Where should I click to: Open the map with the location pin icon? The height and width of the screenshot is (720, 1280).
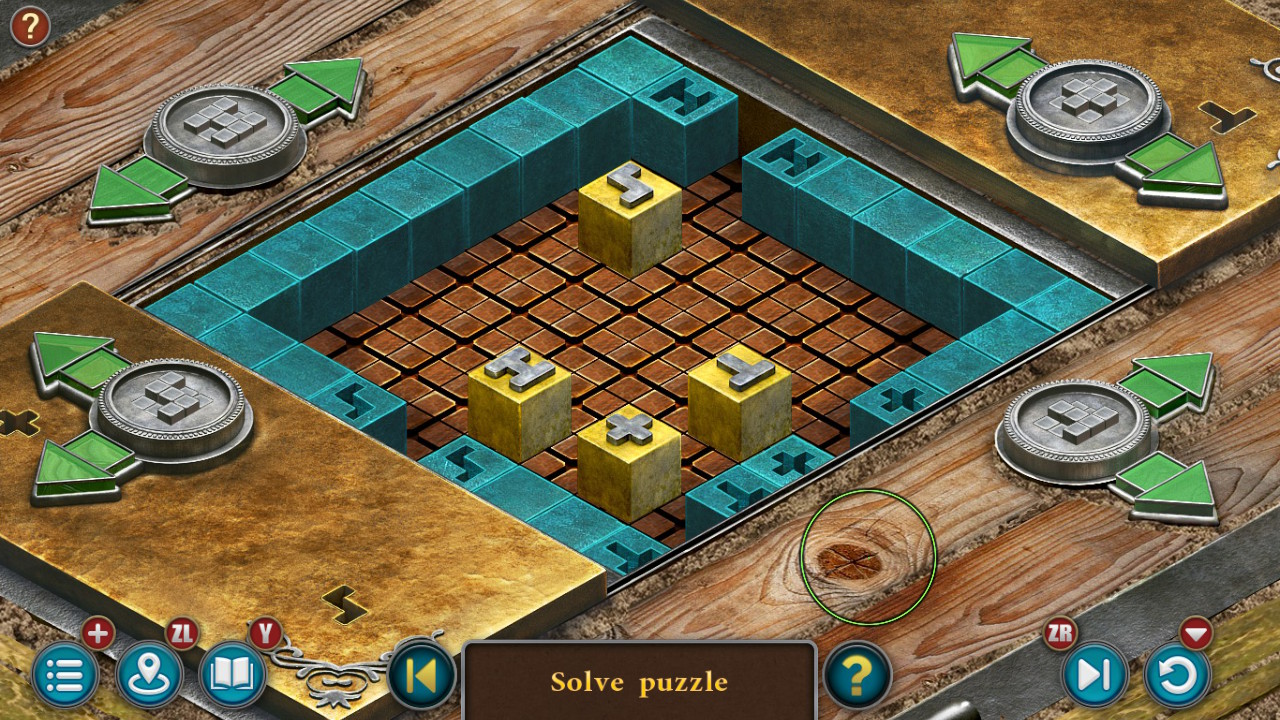(148, 675)
